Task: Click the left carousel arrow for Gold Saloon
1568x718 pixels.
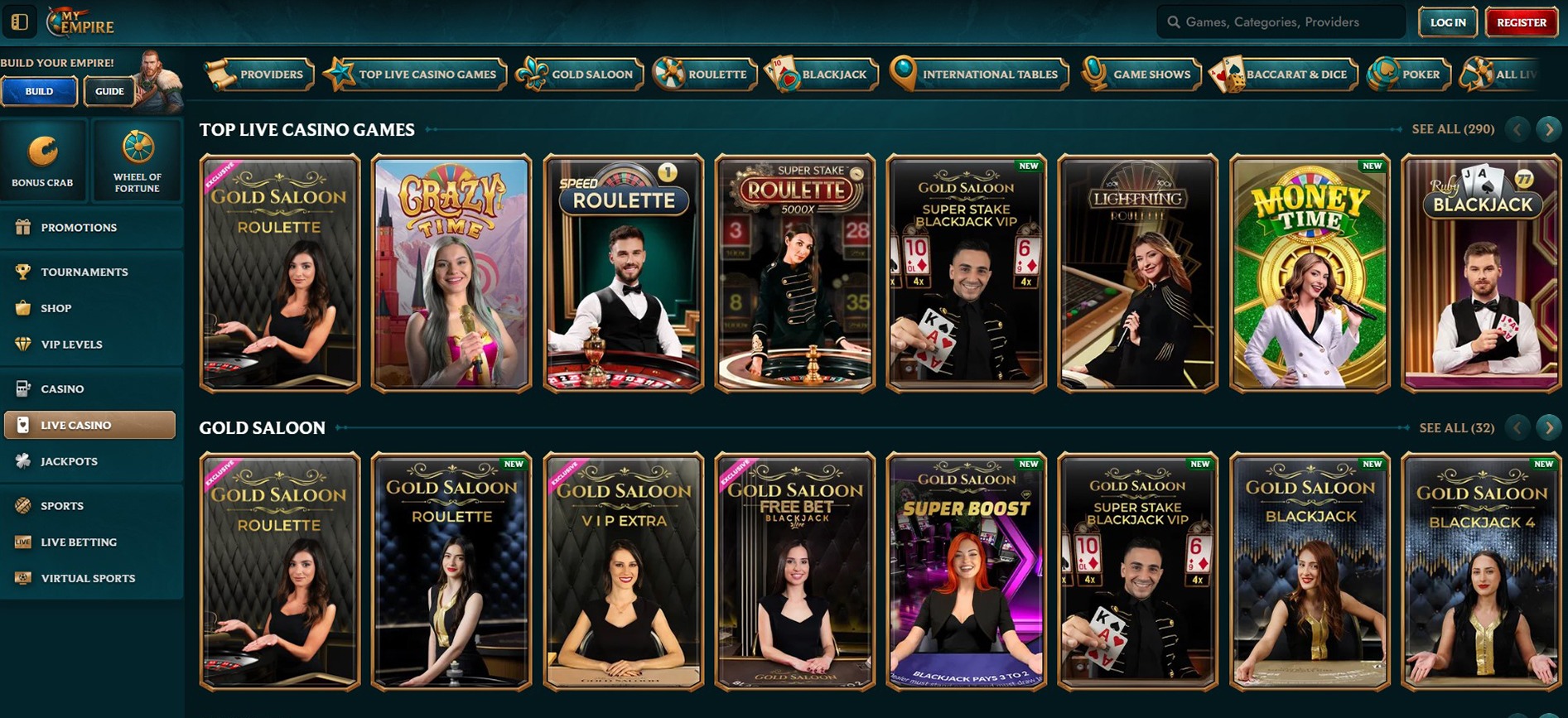Action: [x=1517, y=427]
